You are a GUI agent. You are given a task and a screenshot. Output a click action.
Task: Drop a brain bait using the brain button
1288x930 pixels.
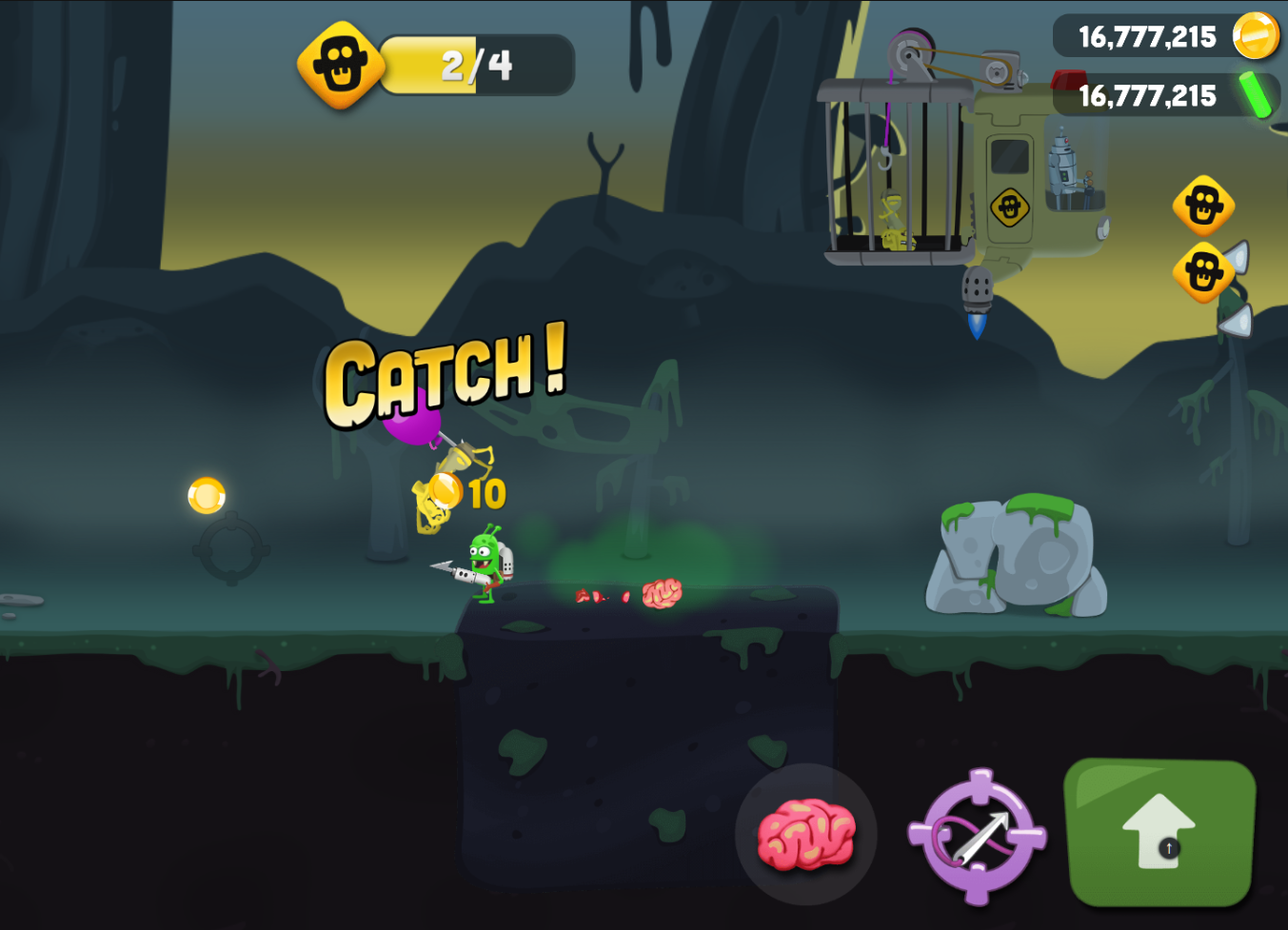click(805, 834)
